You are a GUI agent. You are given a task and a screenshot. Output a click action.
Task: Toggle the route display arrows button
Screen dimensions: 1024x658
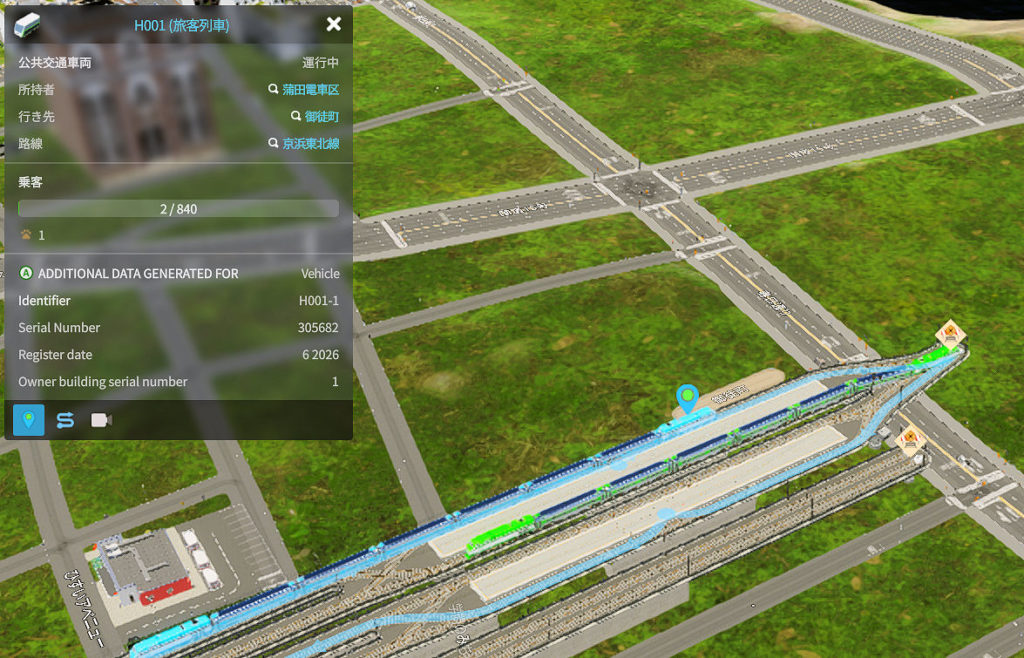click(65, 420)
